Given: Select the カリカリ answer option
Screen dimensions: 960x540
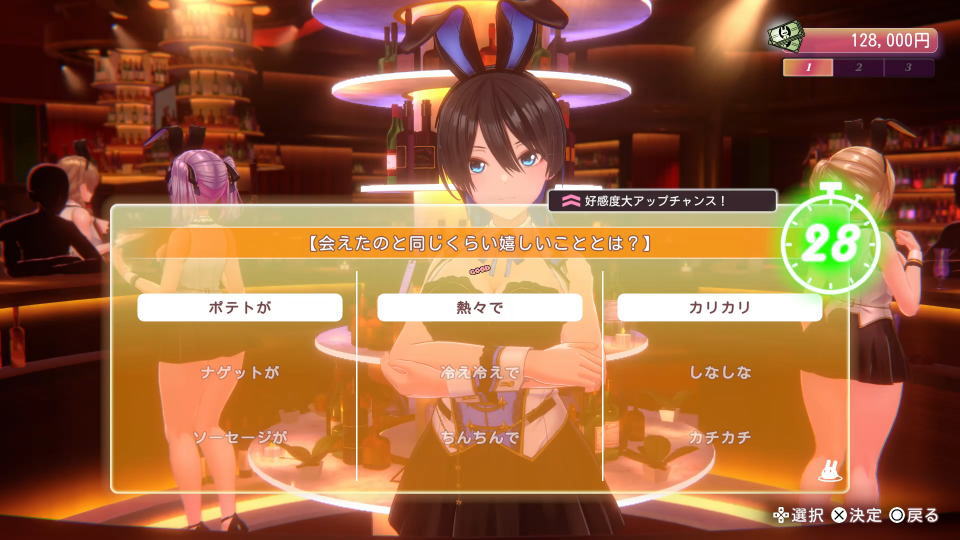Looking at the screenshot, I should click(x=720, y=308).
